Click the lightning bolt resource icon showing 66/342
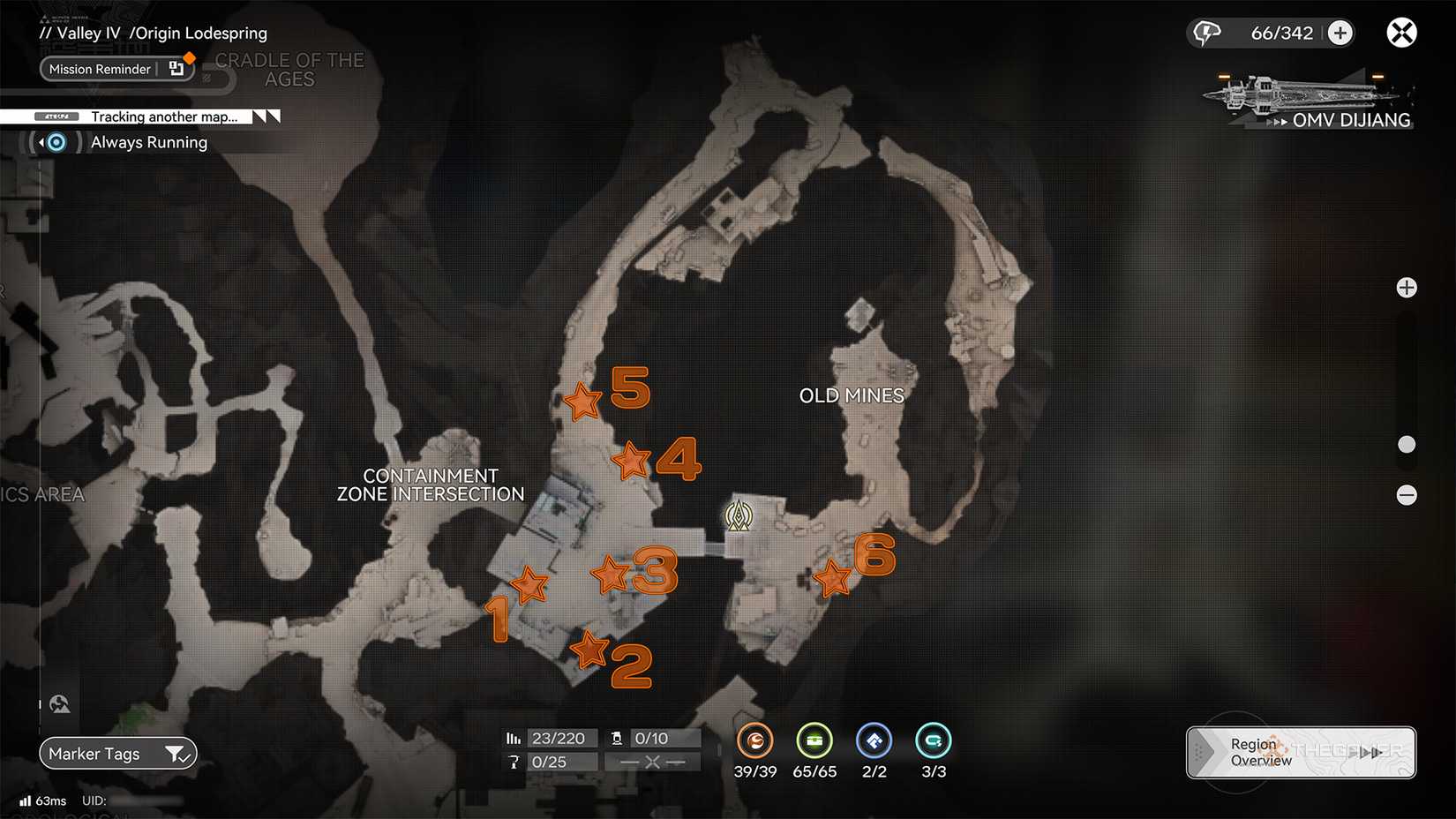1456x819 pixels. [x=1206, y=32]
